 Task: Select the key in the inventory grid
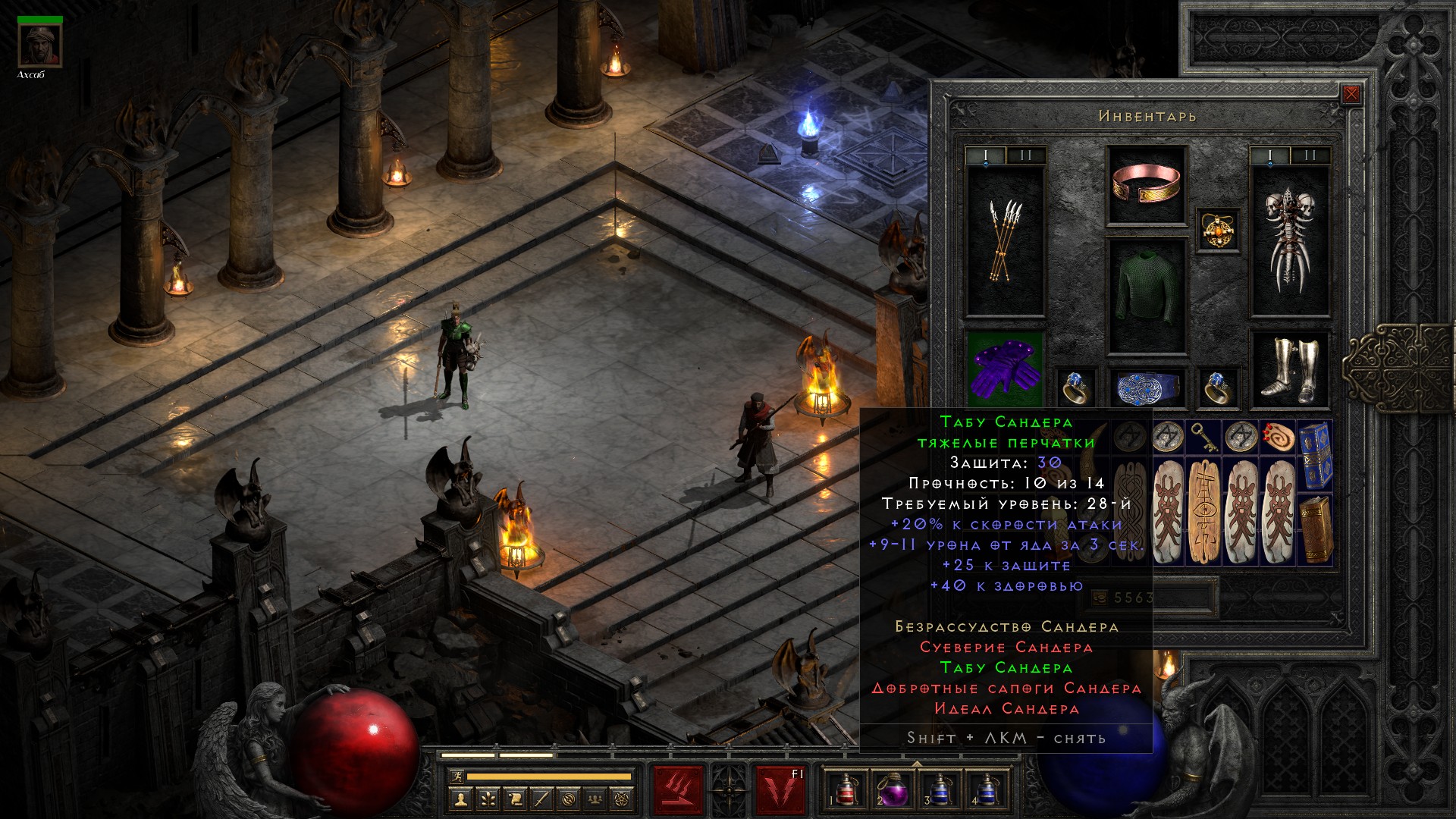tap(1205, 436)
